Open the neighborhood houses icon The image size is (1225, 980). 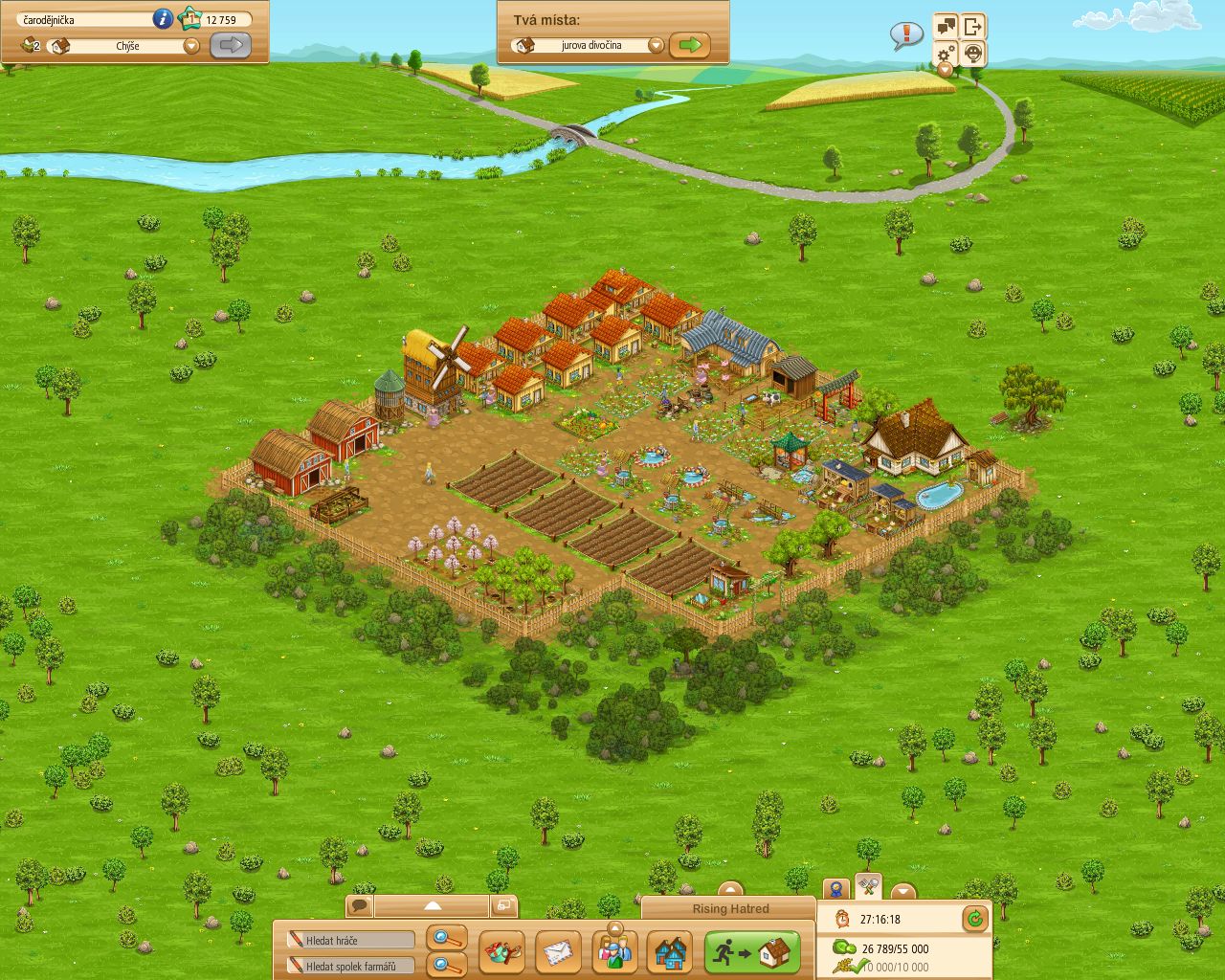coord(669,951)
